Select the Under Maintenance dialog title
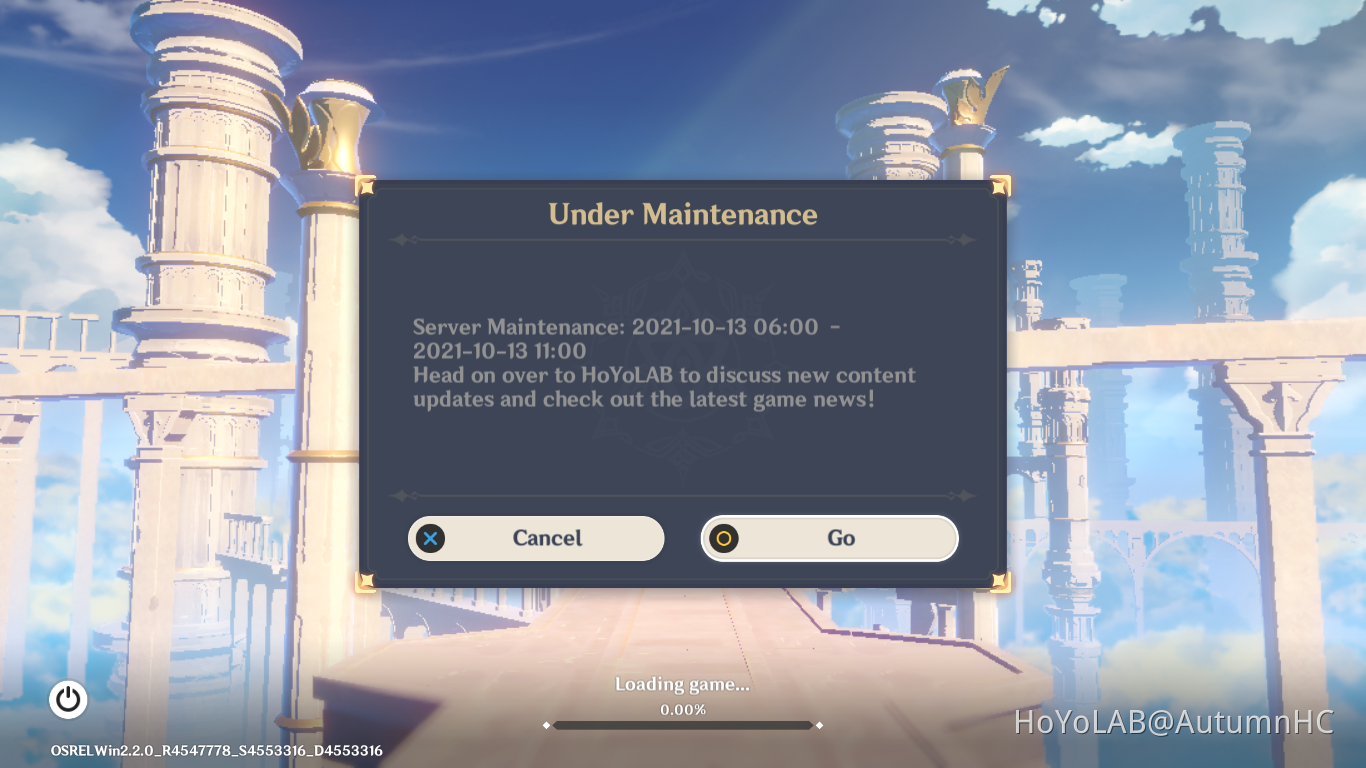 683,214
